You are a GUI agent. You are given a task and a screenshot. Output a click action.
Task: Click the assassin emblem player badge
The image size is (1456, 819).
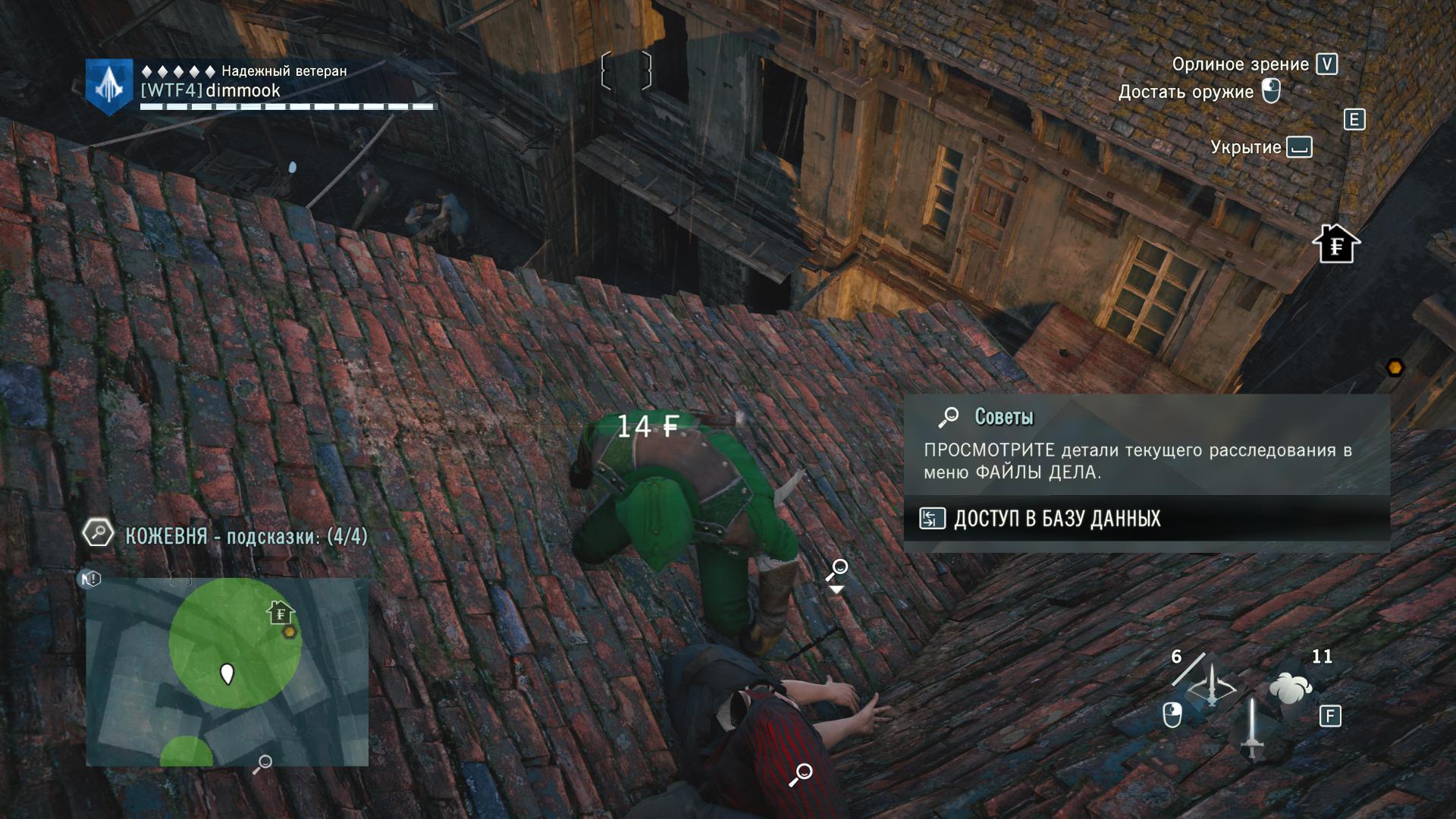110,86
